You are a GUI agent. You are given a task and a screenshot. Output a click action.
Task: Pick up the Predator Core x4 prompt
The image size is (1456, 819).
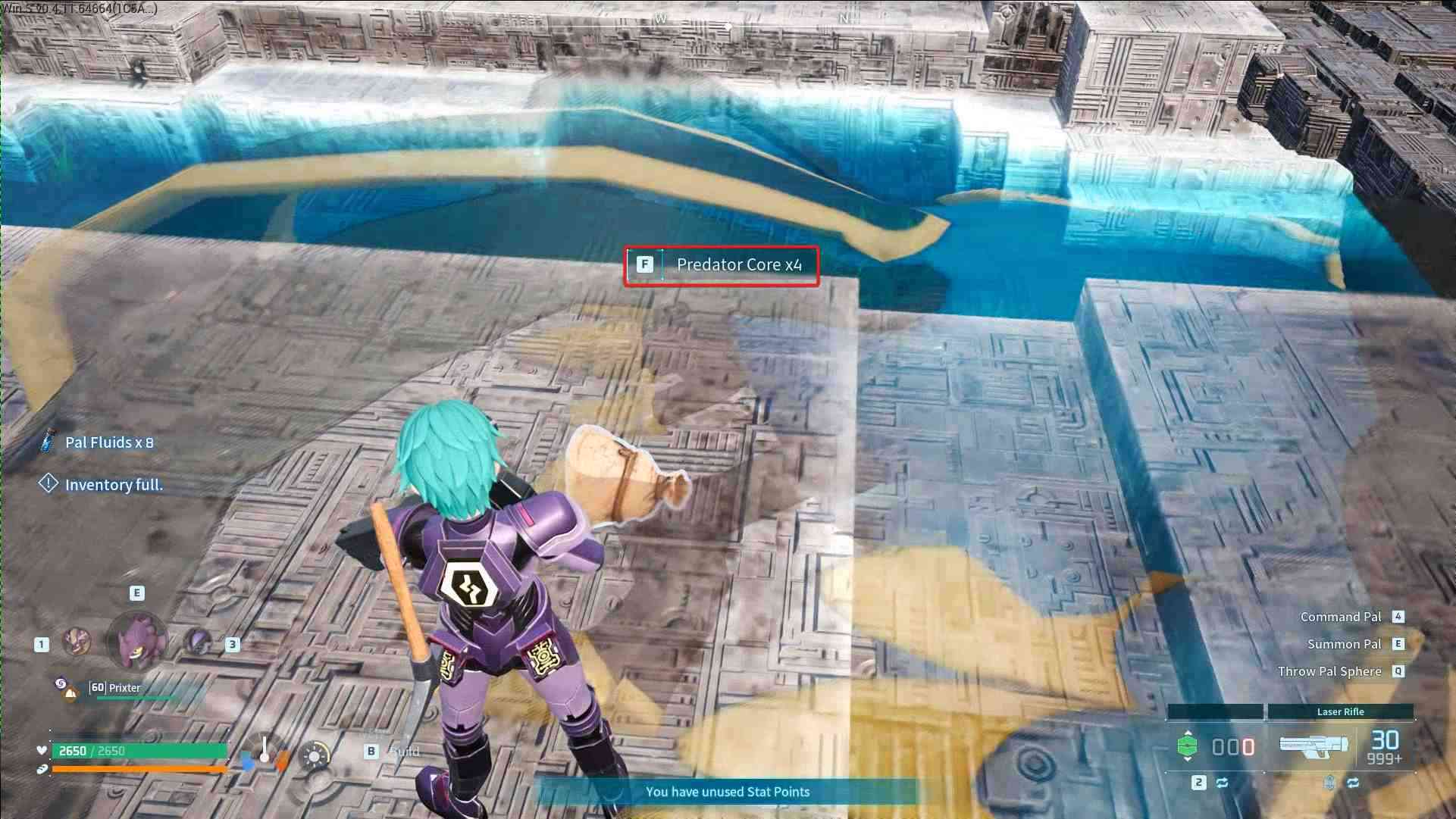coord(722,265)
